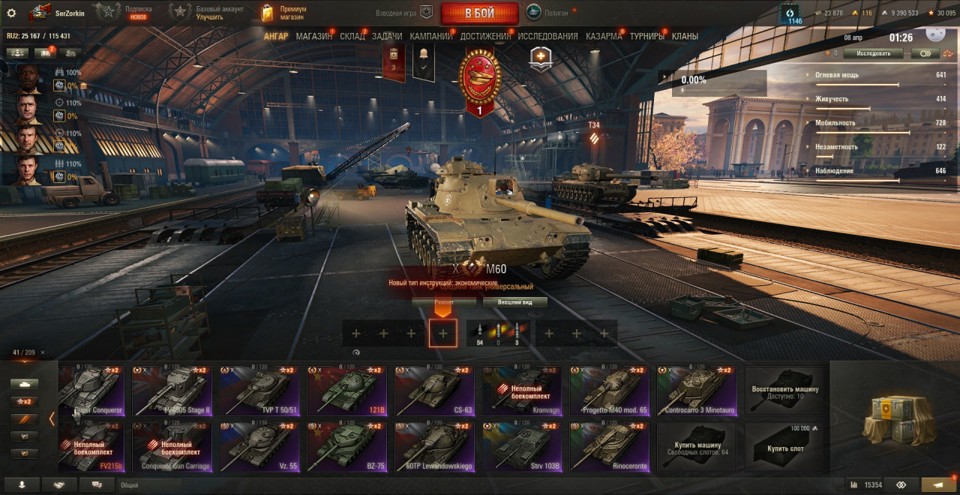Choose the 121B tank in carousel
Screen dimensions: 960x495
[x=346, y=390]
